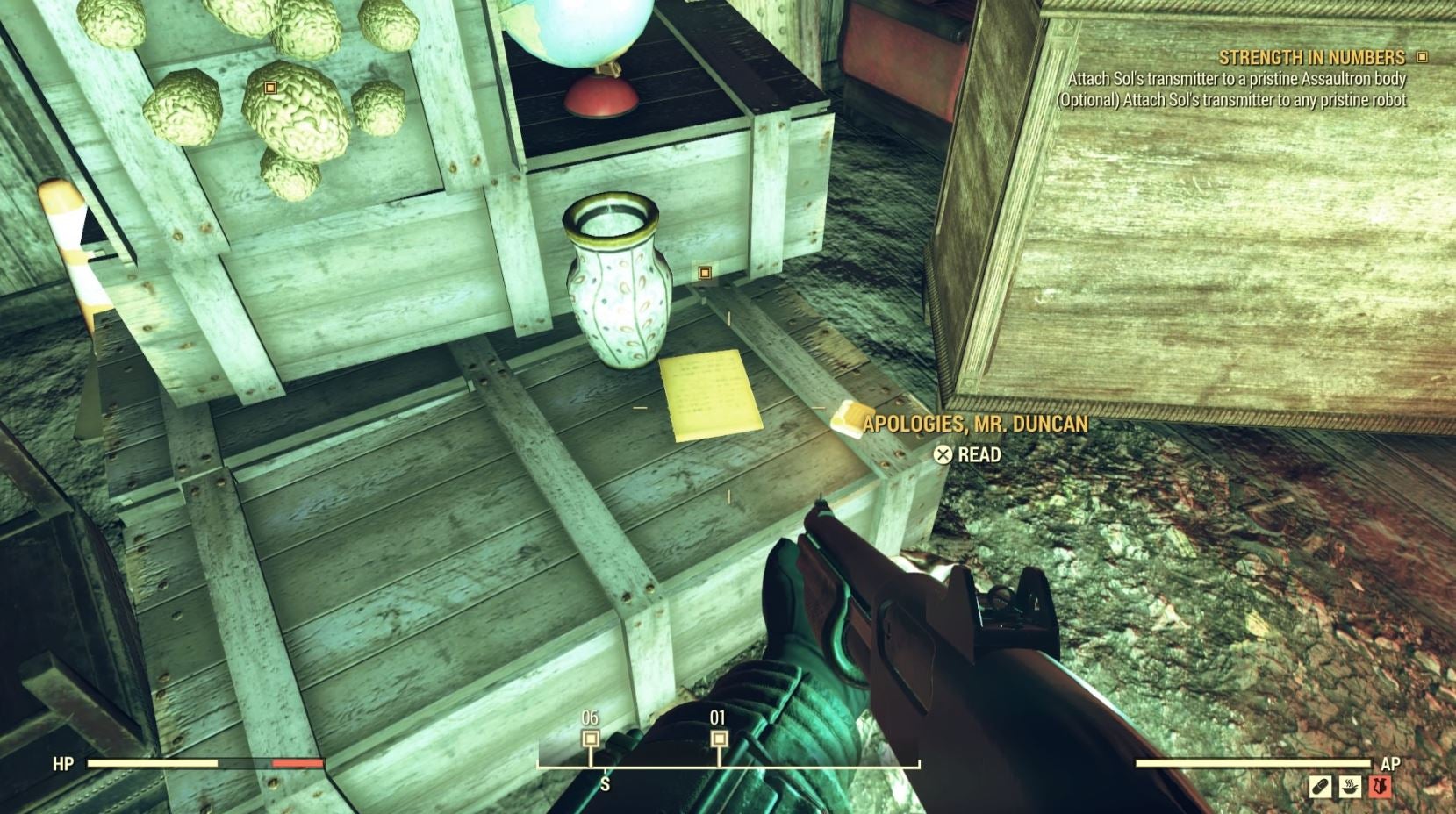
Task: Select the item marker on the brain fungus cluster
Action: point(269,89)
